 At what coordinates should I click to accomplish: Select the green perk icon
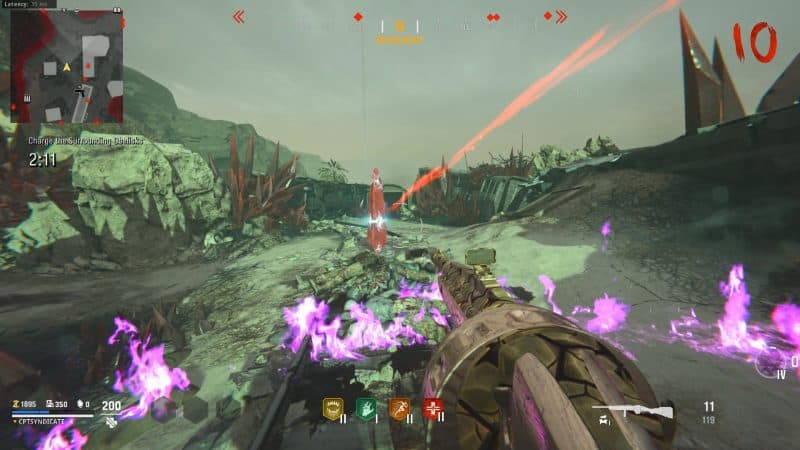pos(366,407)
